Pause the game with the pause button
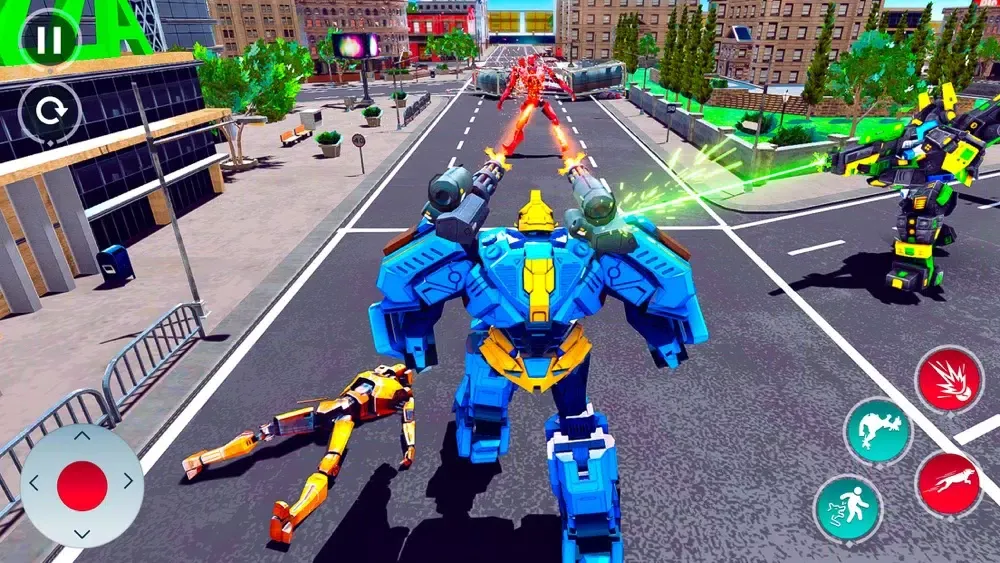This screenshot has width=1000, height=563. point(49,39)
